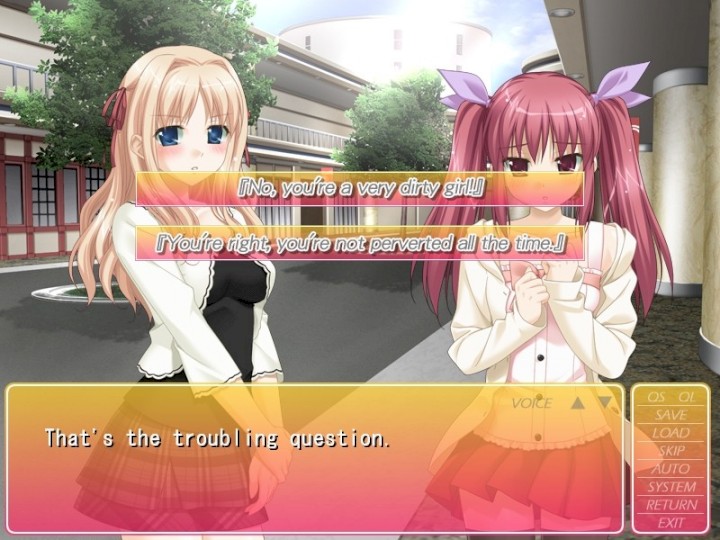Replay the line with the VOICE button
The height and width of the screenshot is (540, 720).
(x=531, y=404)
